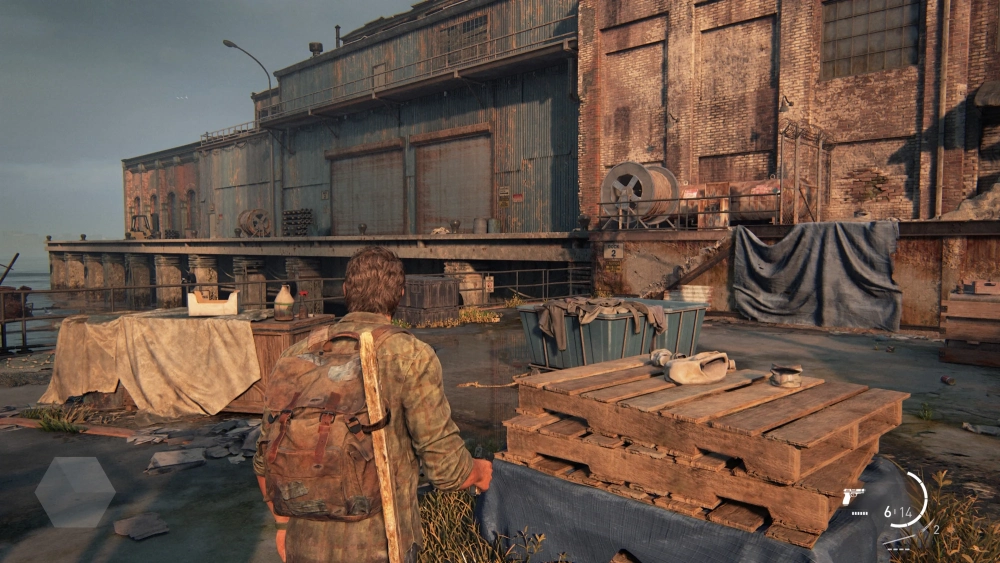Select the pistol weapon icon
Screen dimensions: 1000x563
coord(853,496)
